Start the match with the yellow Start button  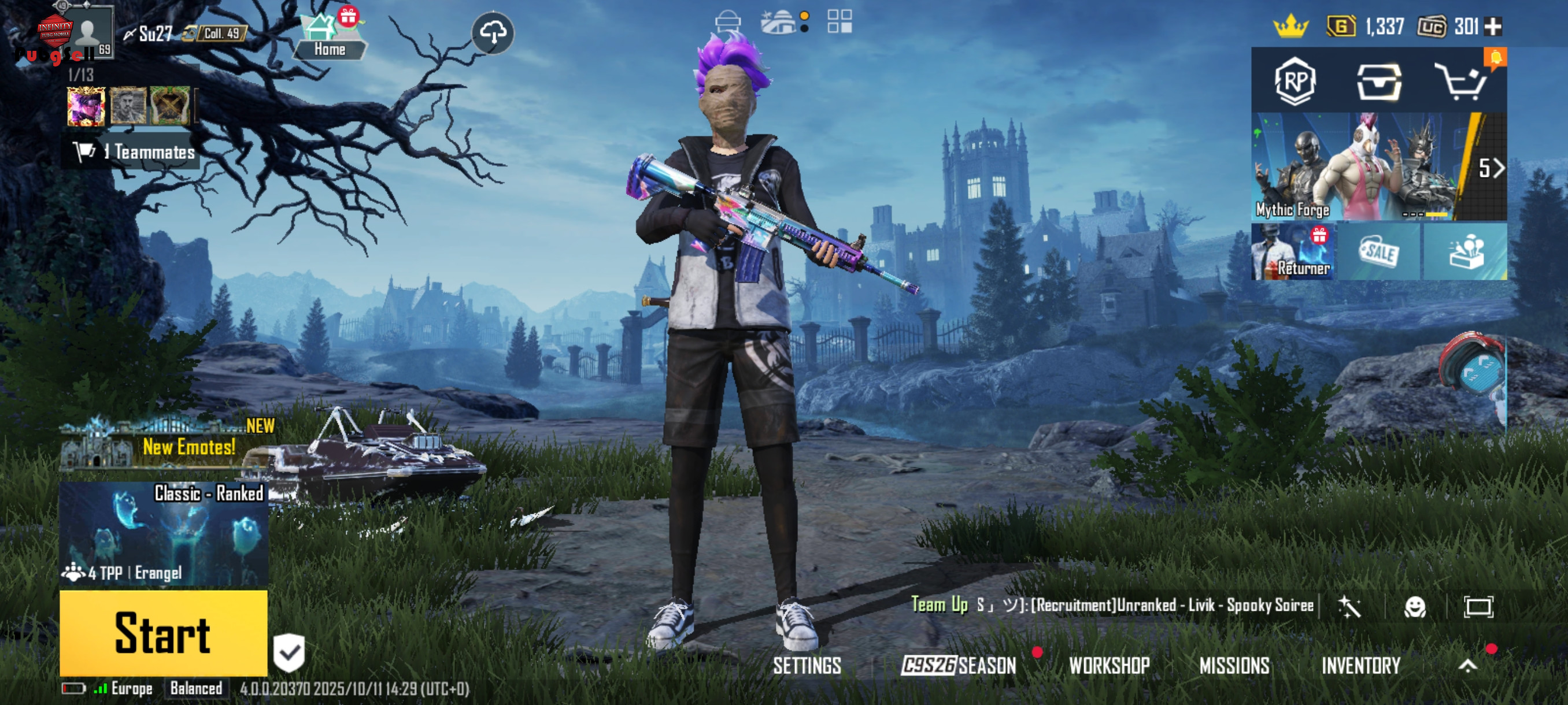tap(163, 633)
